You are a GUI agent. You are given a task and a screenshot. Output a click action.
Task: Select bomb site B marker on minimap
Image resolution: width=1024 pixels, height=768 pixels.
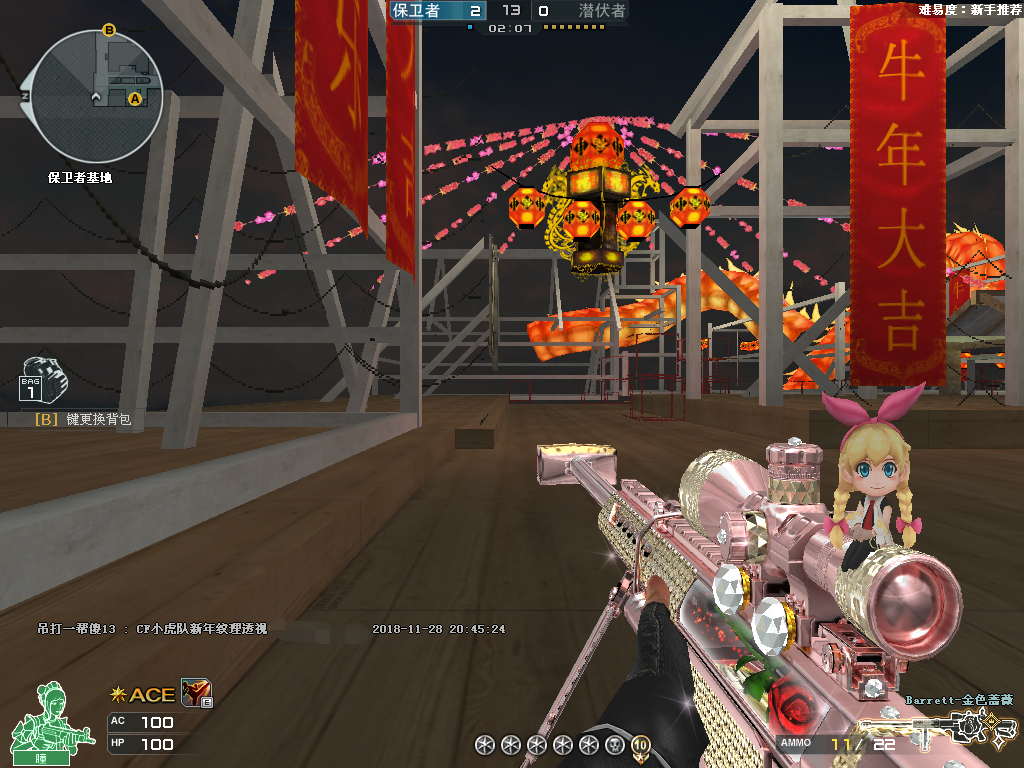point(109,31)
